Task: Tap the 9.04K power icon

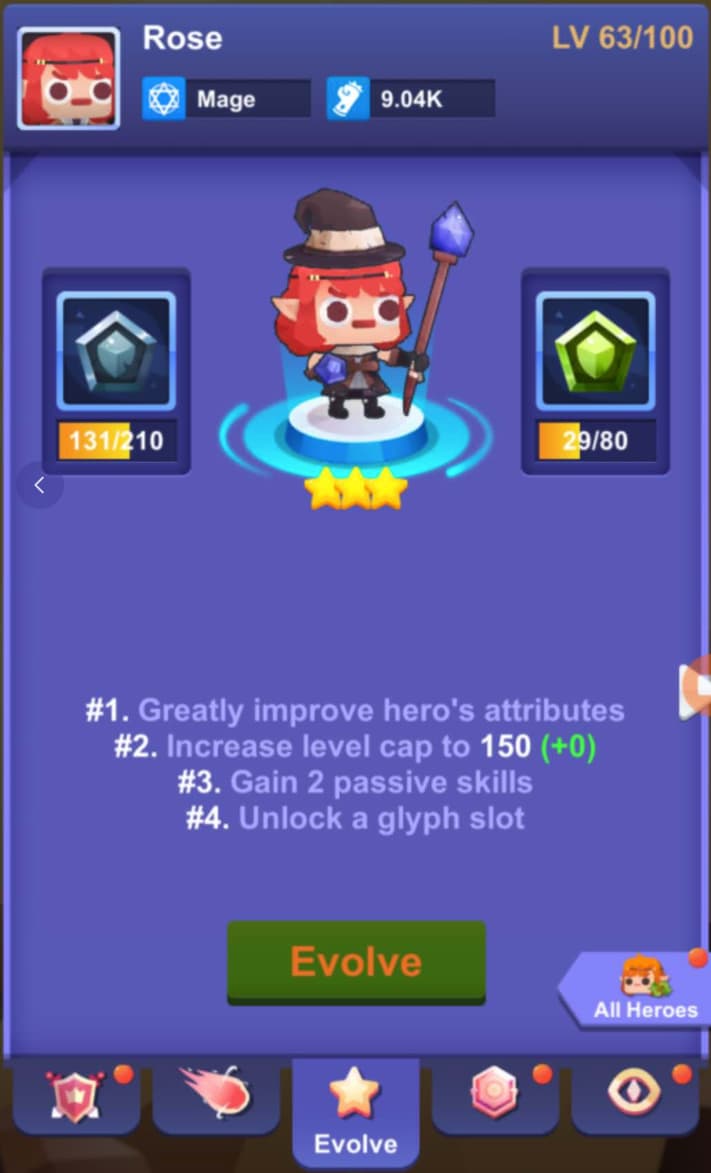Action: pos(348,100)
